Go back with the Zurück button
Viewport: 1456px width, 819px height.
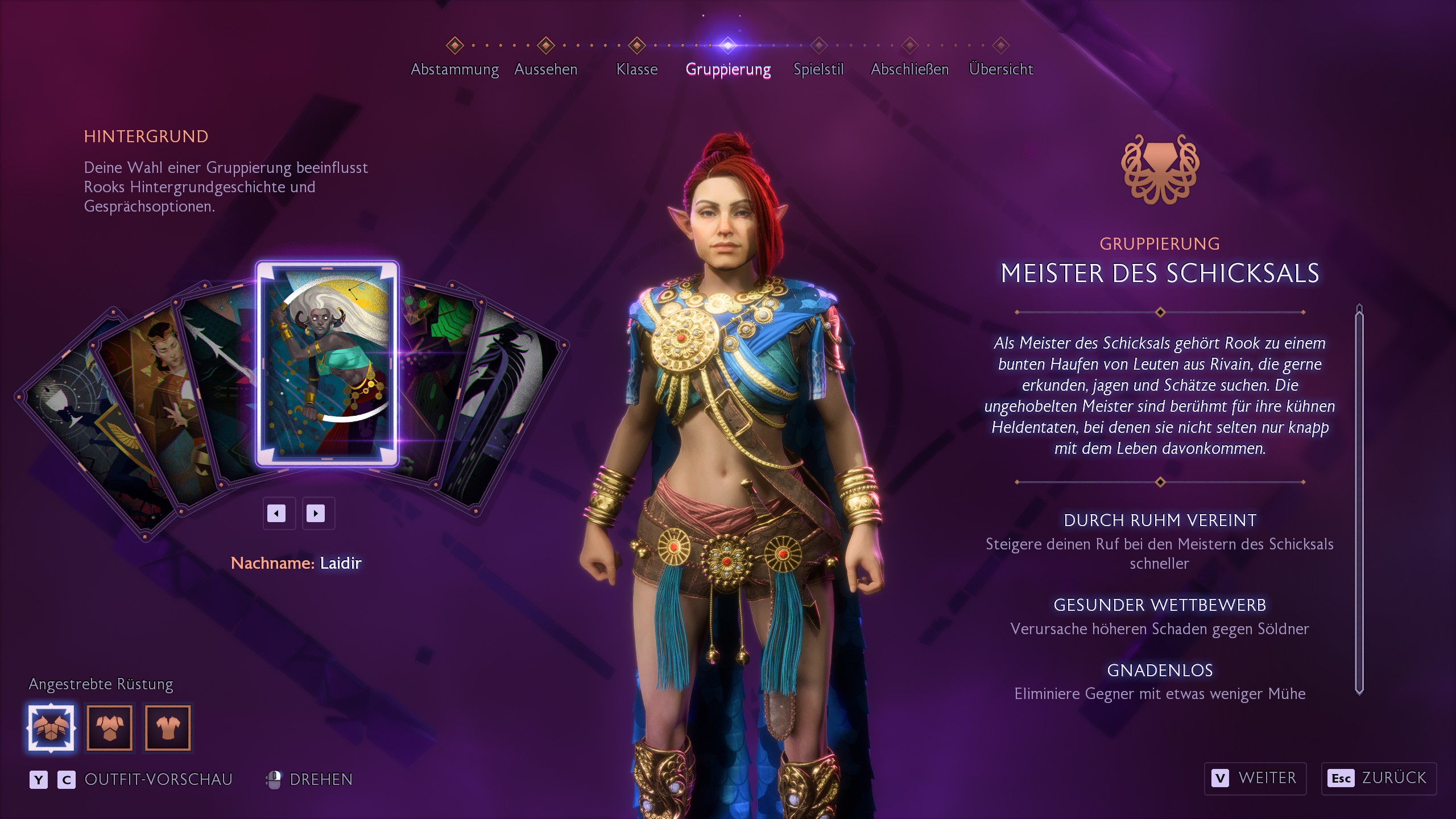coord(1379,778)
